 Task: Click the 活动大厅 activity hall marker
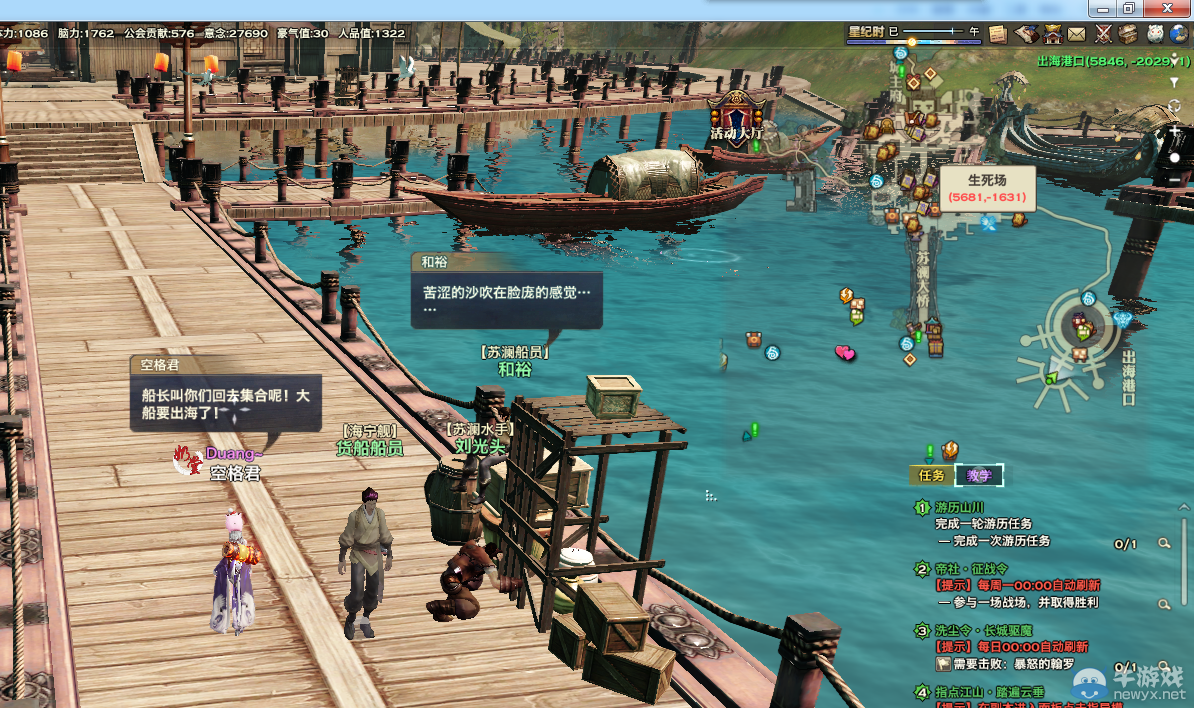[736, 117]
